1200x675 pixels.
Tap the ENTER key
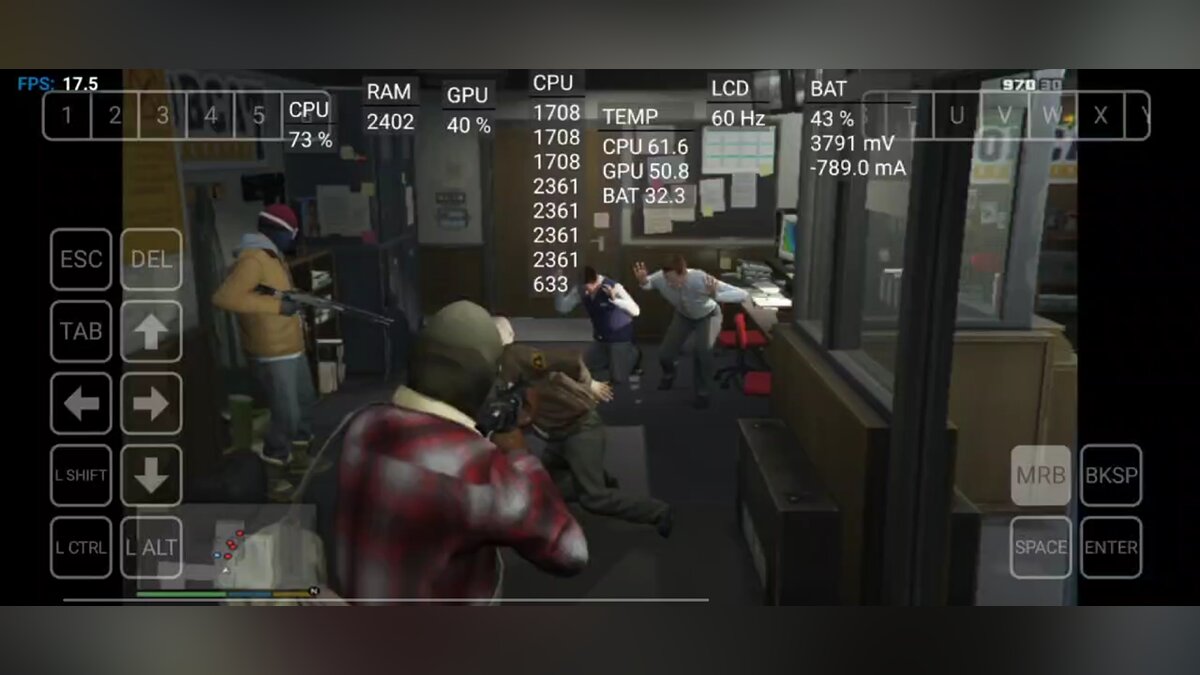coord(1111,547)
